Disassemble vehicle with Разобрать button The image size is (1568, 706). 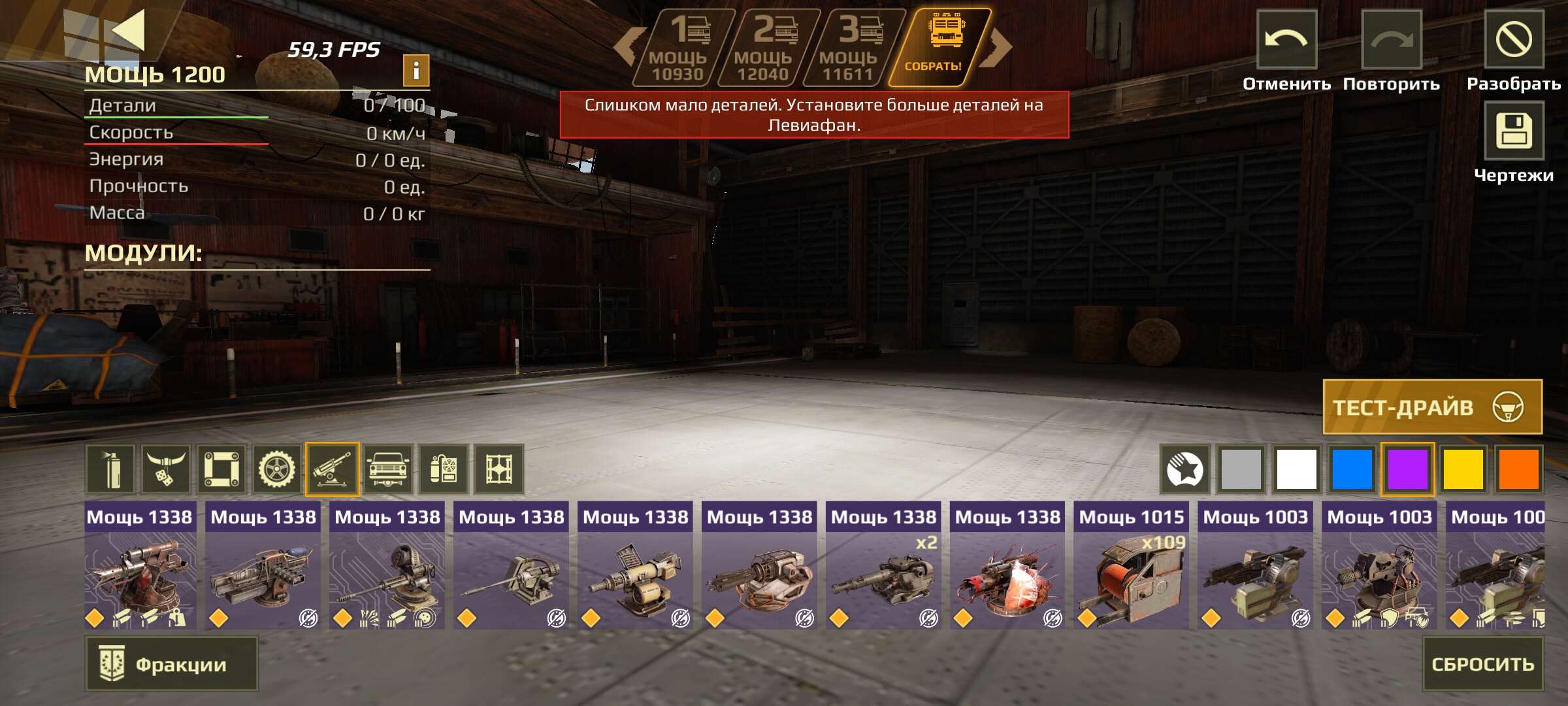[x=1514, y=40]
